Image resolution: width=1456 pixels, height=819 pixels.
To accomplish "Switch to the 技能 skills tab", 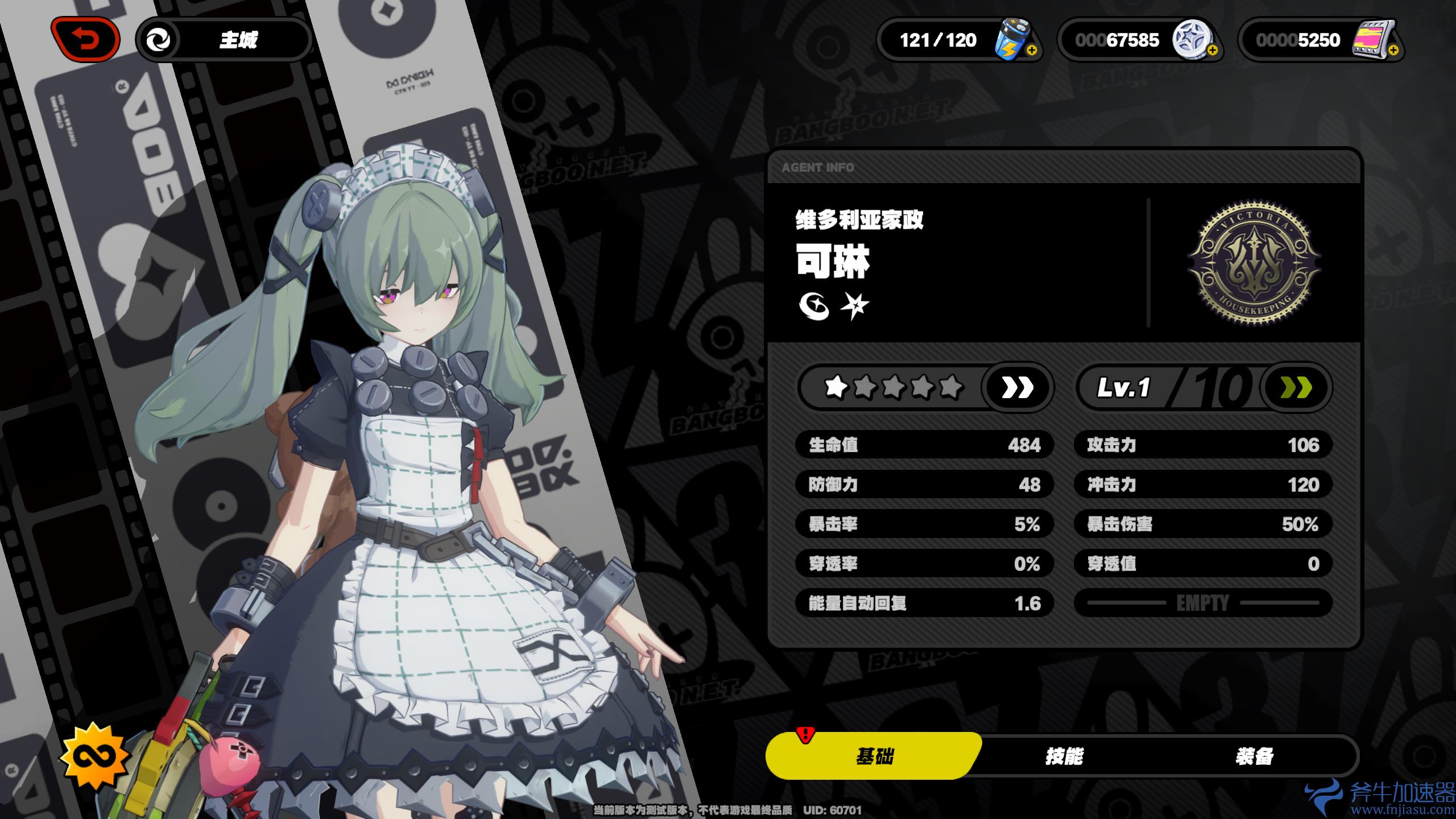I will click(1064, 756).
